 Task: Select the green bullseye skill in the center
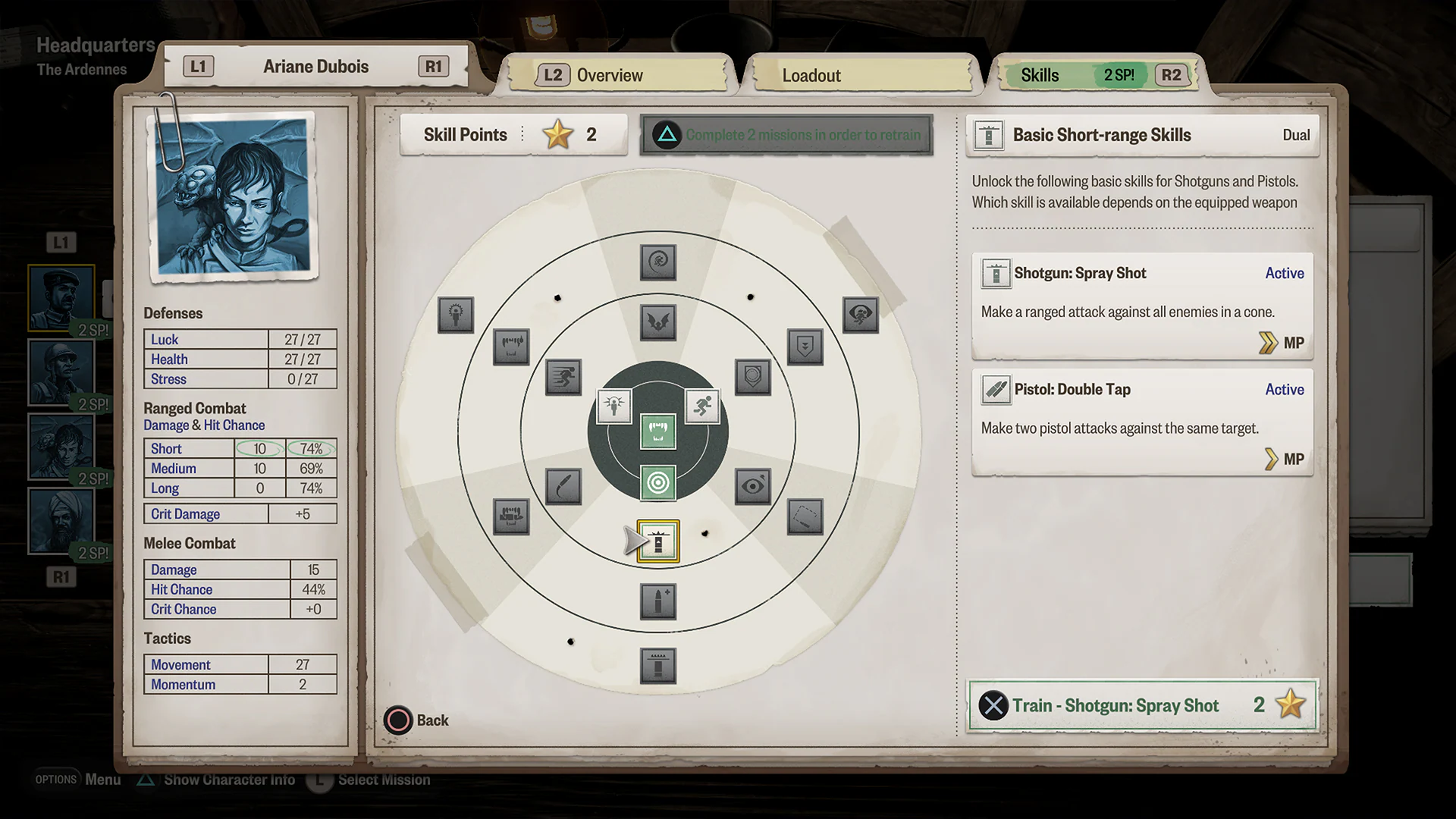(x=657, y=483)
